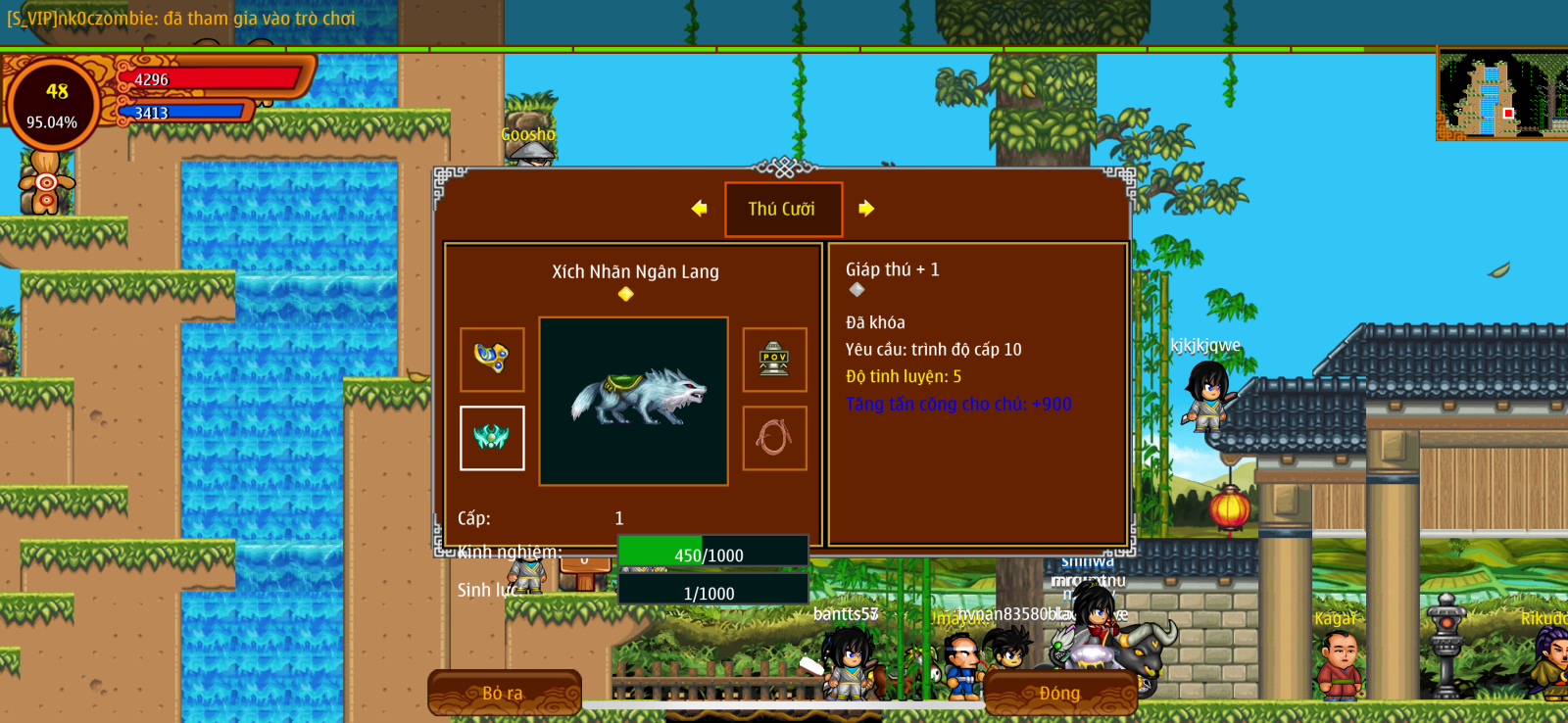Select the Thú Cưỡi tab

783,209
